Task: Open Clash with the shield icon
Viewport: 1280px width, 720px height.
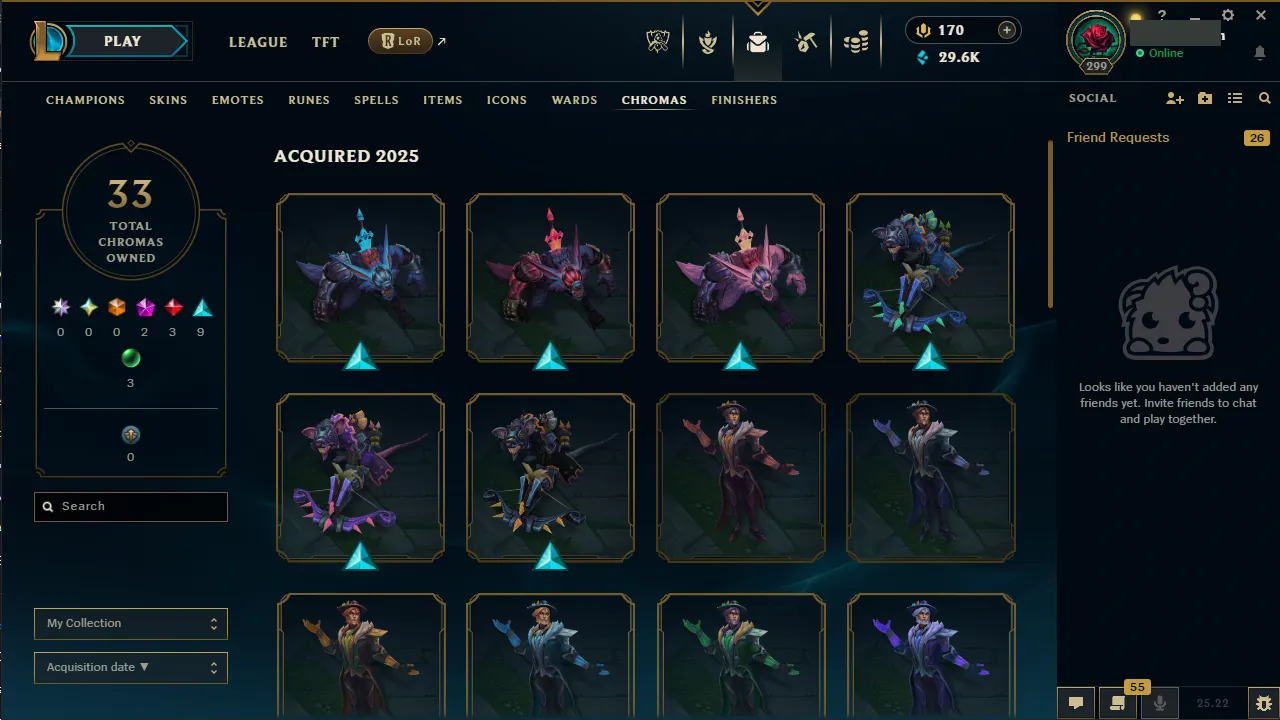Action: [x=708, y=42]
